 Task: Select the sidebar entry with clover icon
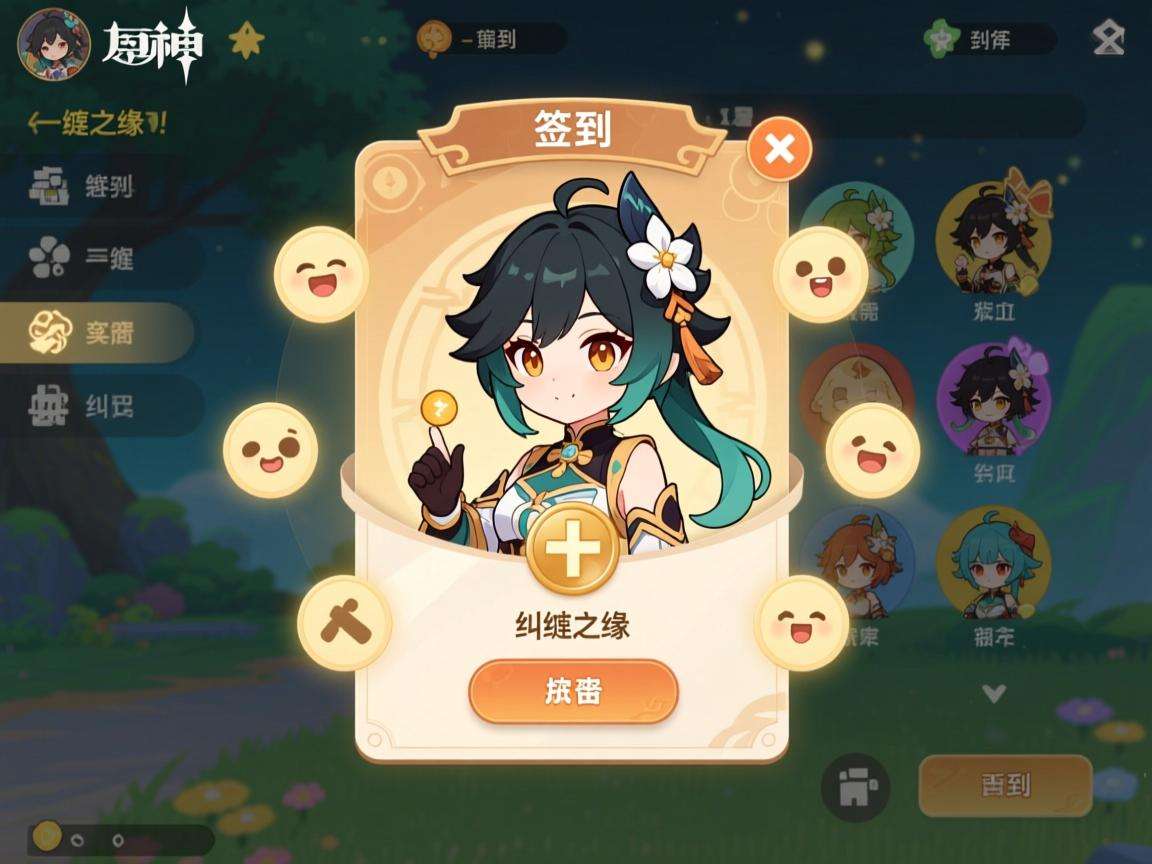coord(95,259)
